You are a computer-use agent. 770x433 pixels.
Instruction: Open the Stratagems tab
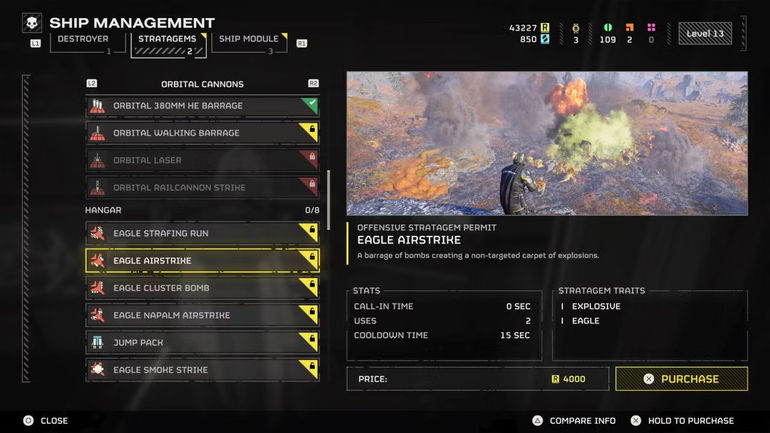166,40
